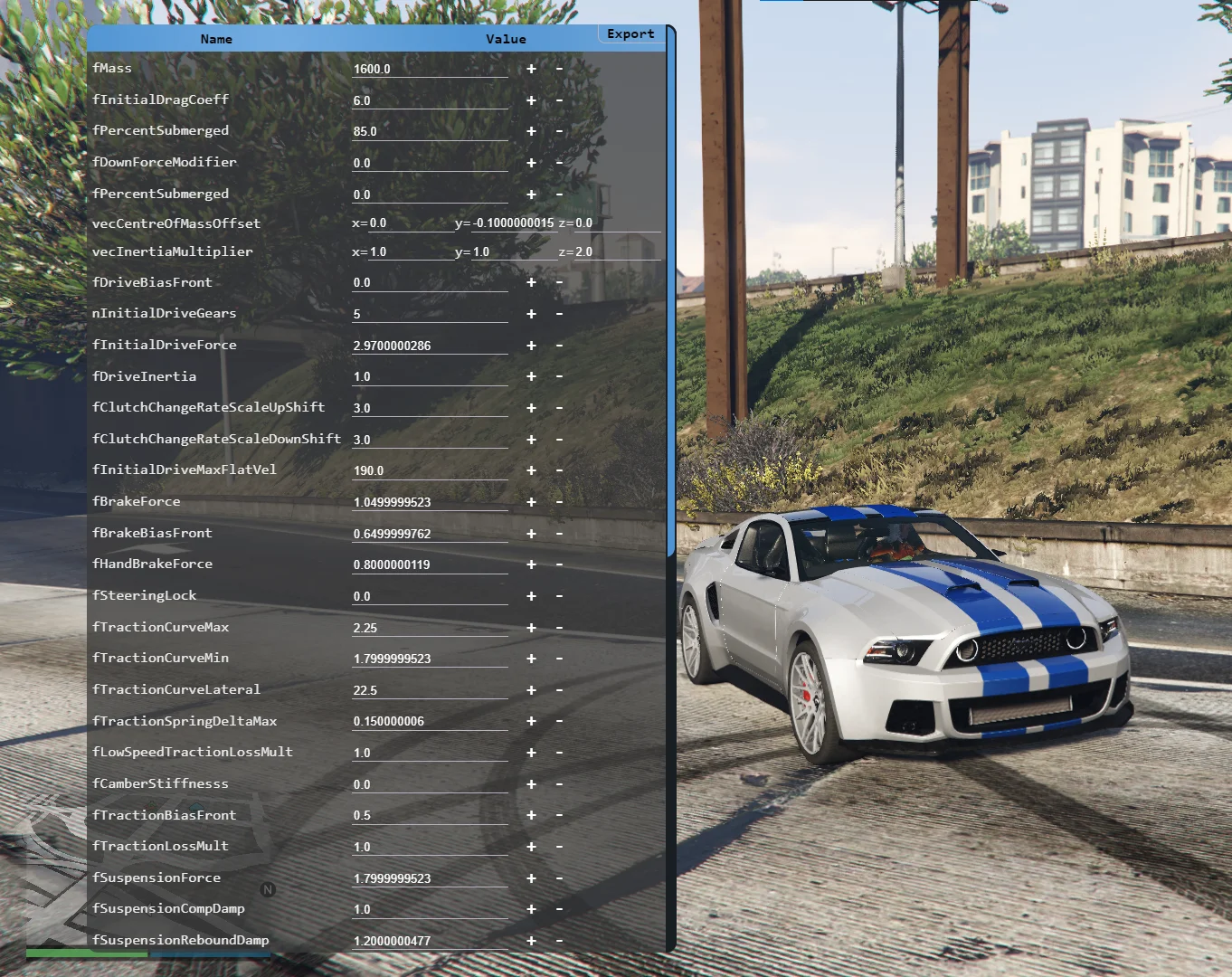Edit the fMass value field
Image resolution: width=1232 pixels, height=977 pixels.
pos(429,69)
